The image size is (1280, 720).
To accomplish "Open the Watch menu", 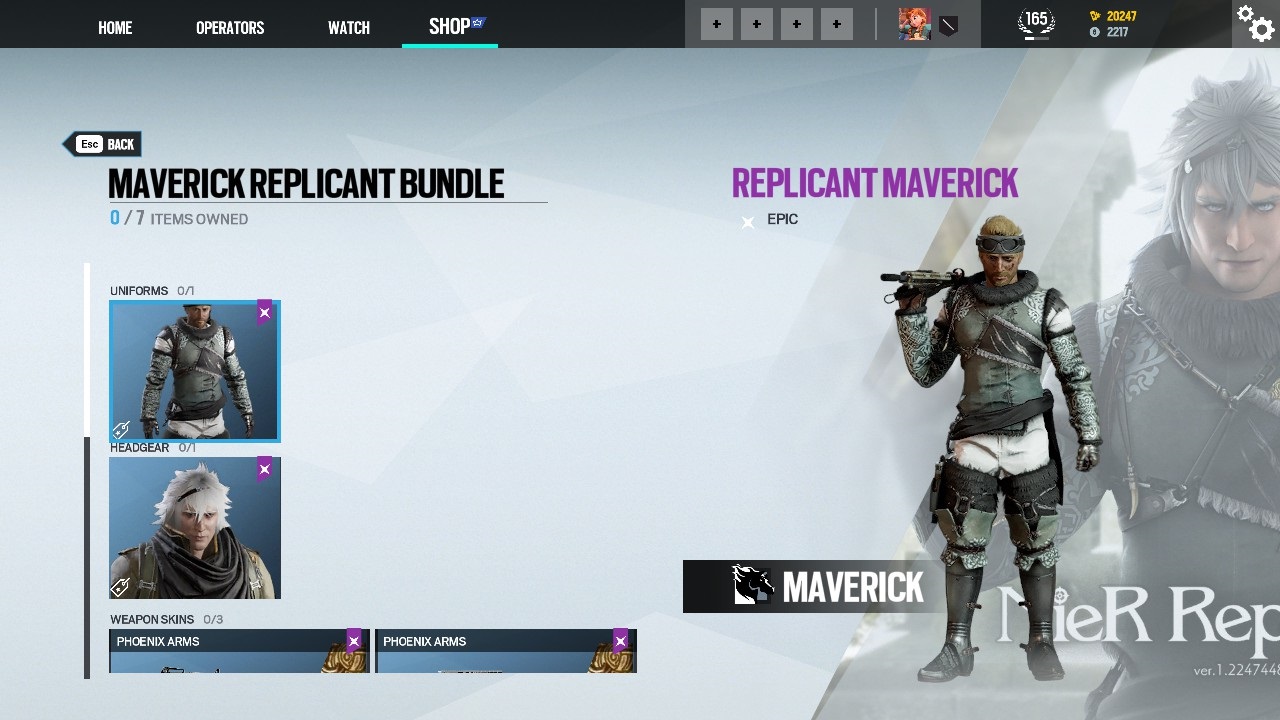I will (348, 27).
